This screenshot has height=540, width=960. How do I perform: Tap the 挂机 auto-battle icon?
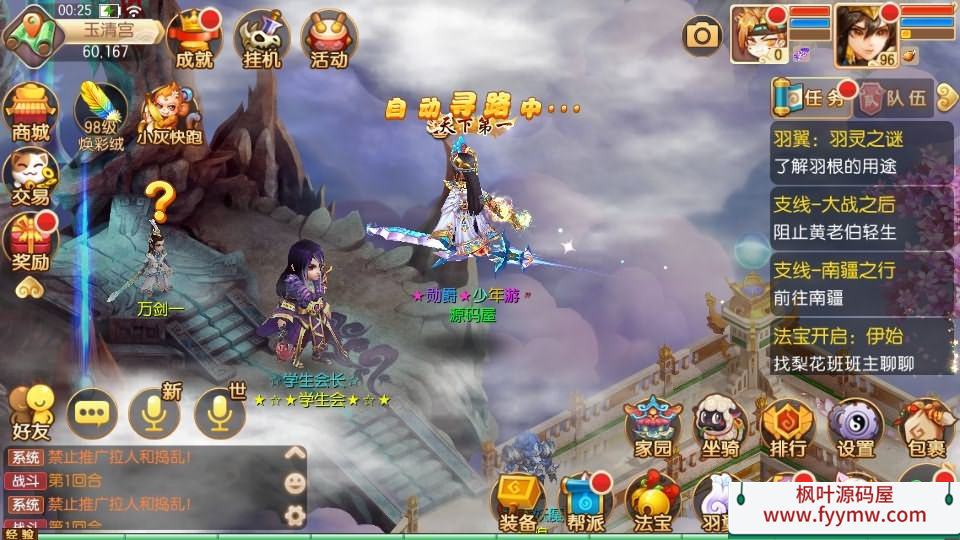pyautogui.click(x=262, y=38)
